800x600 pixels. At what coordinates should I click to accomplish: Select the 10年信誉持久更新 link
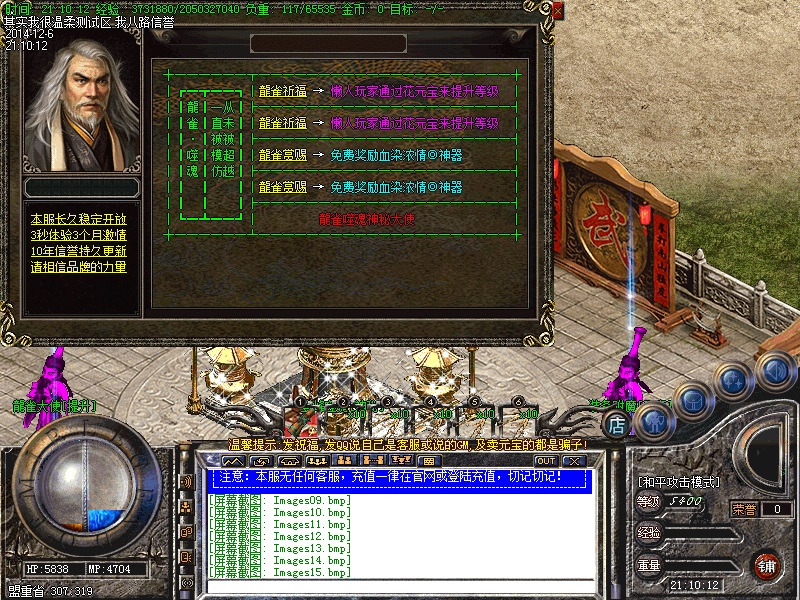pos(78,251)
